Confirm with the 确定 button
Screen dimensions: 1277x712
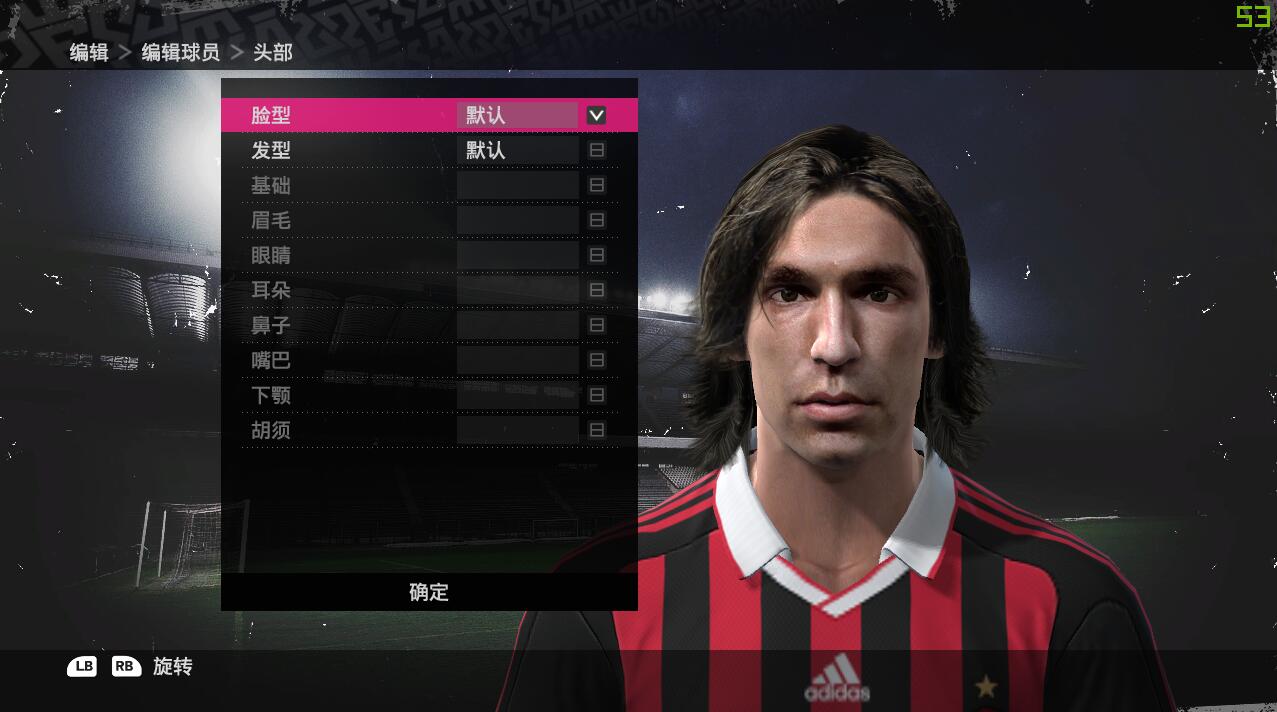pos(429,592)
